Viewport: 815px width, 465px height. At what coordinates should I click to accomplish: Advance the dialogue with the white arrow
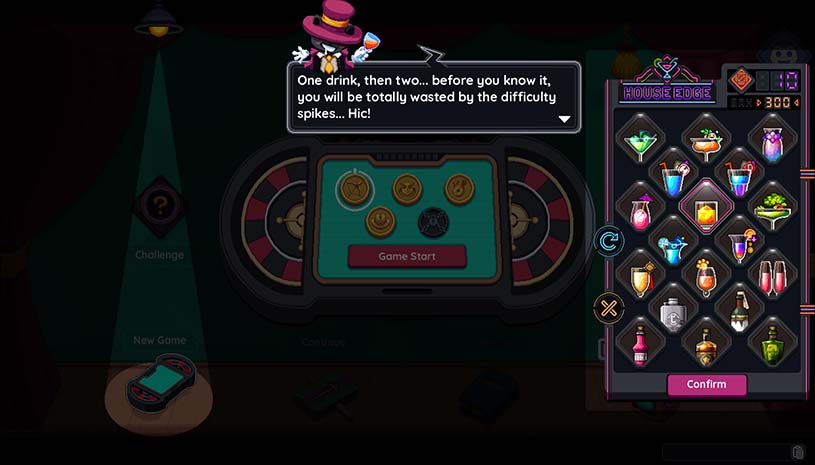pyautogui.click(x=564, y=119)
